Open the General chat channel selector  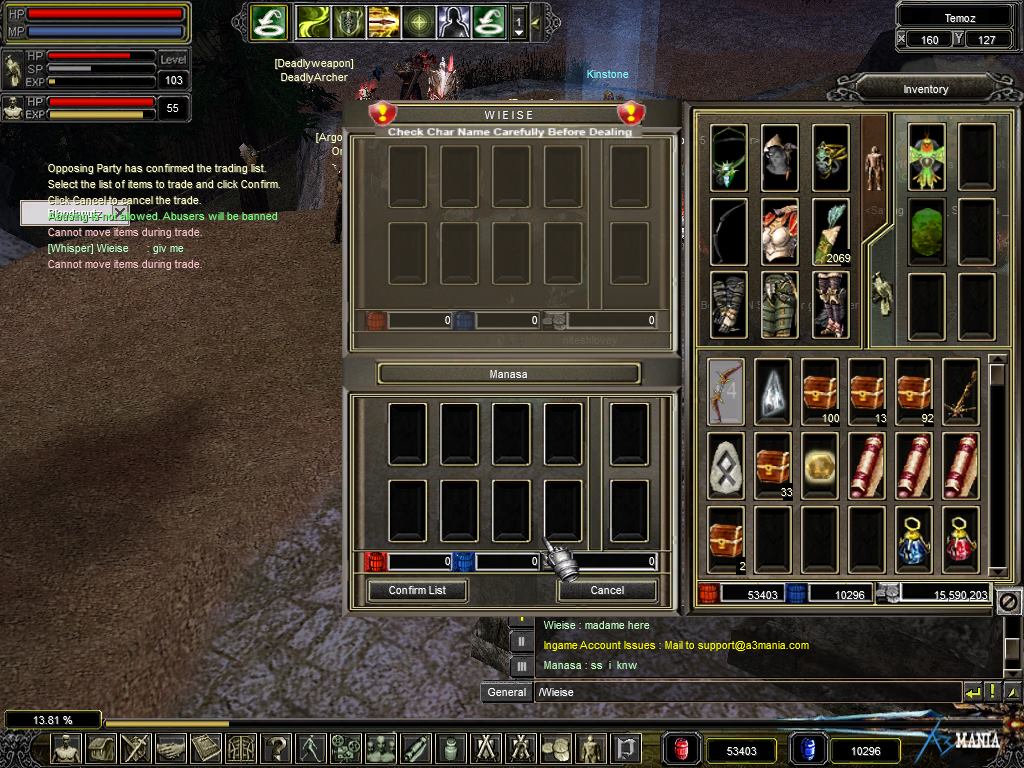(507, 692)
